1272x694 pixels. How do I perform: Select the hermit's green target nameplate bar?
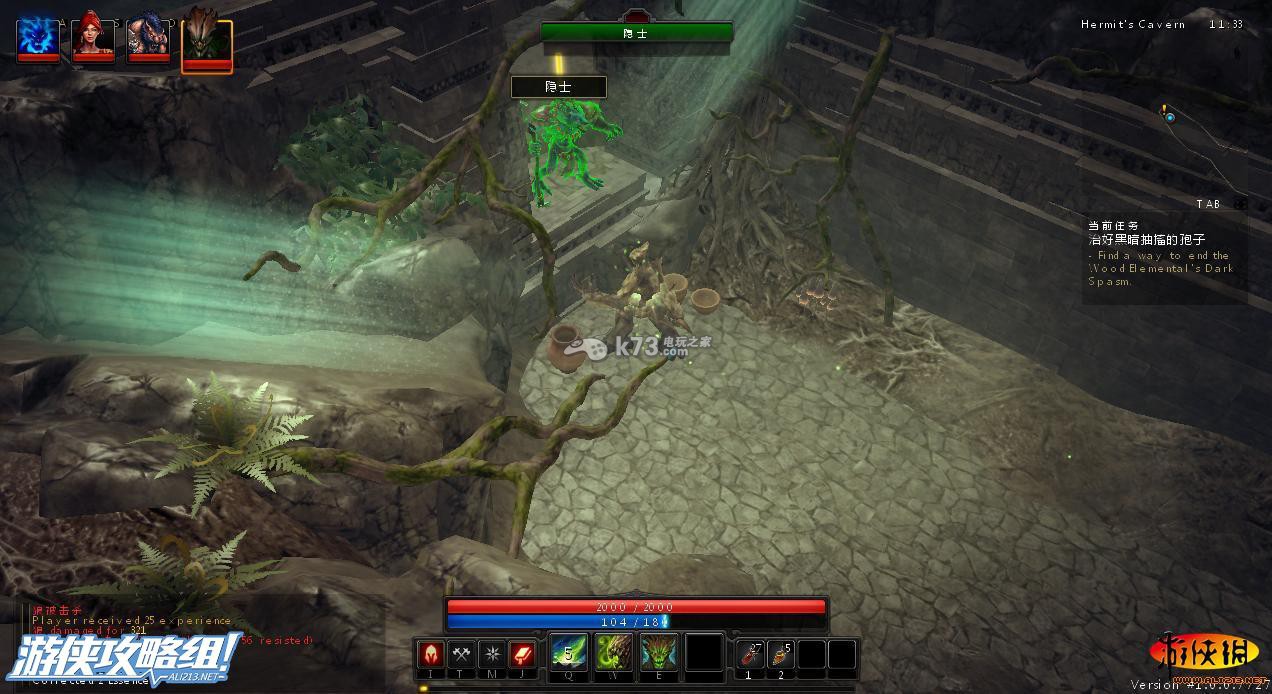coord(636,33)
